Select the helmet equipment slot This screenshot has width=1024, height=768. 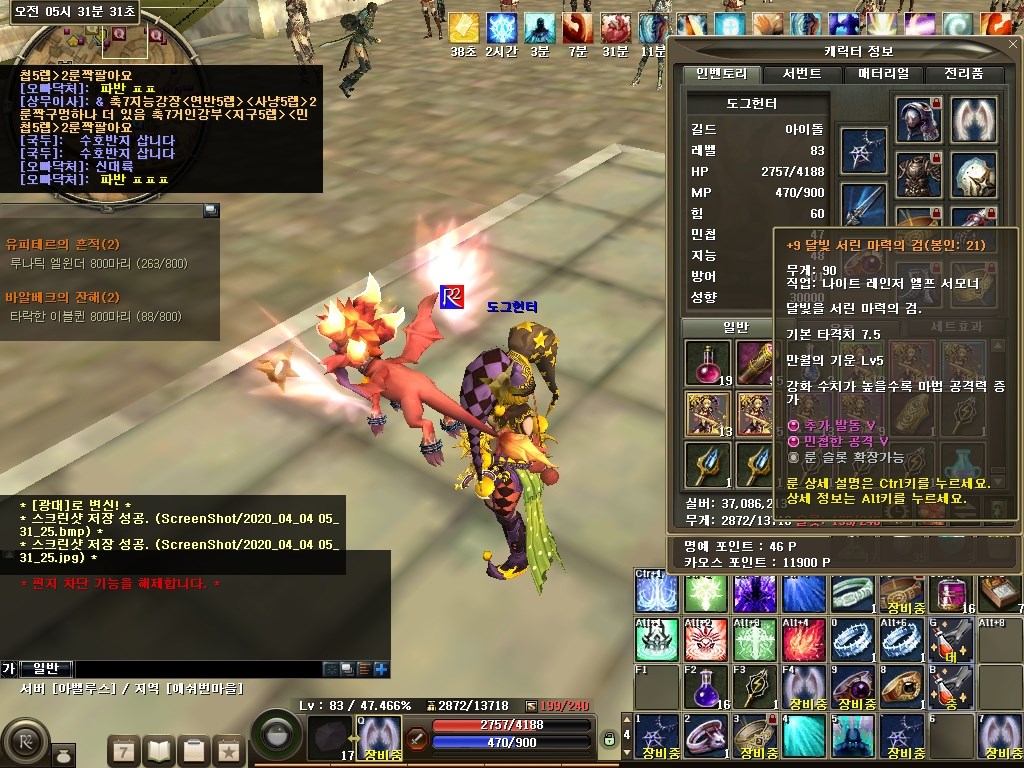pos(917,120)
